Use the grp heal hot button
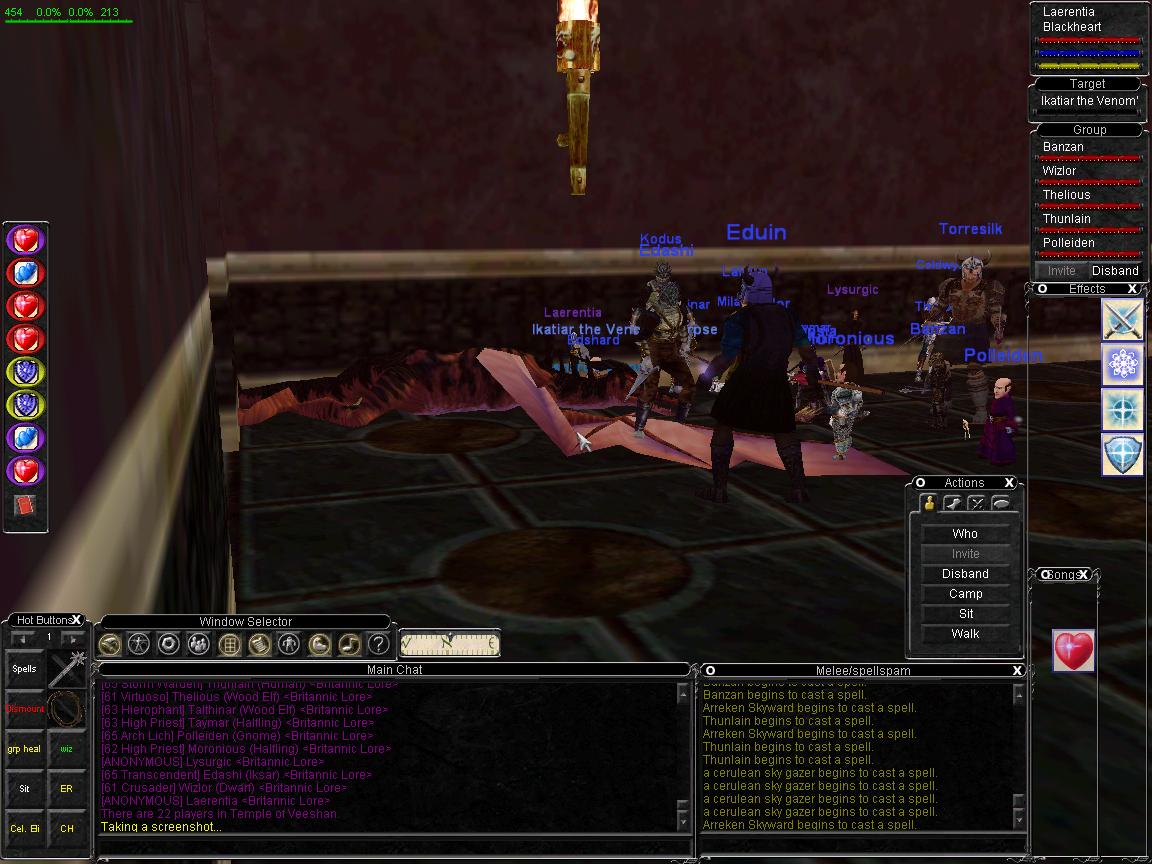Image resolution: width=1152 pixels, height=864 pixels. [x=25, y=749]
